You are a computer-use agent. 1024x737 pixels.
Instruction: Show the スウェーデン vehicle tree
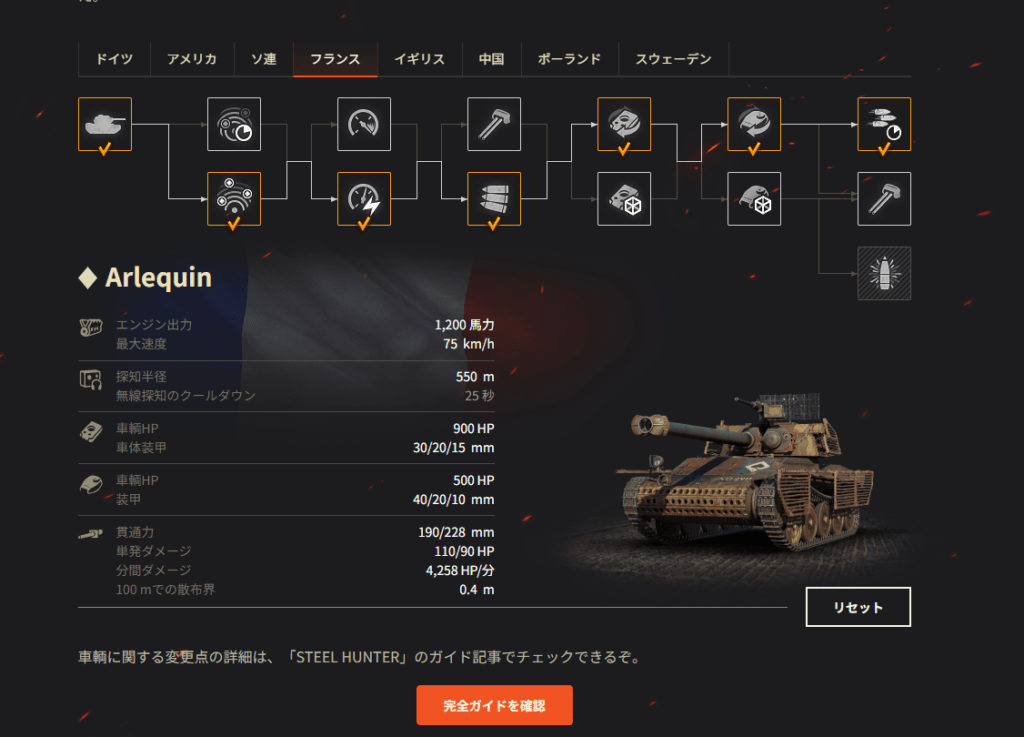coord(673,59)
